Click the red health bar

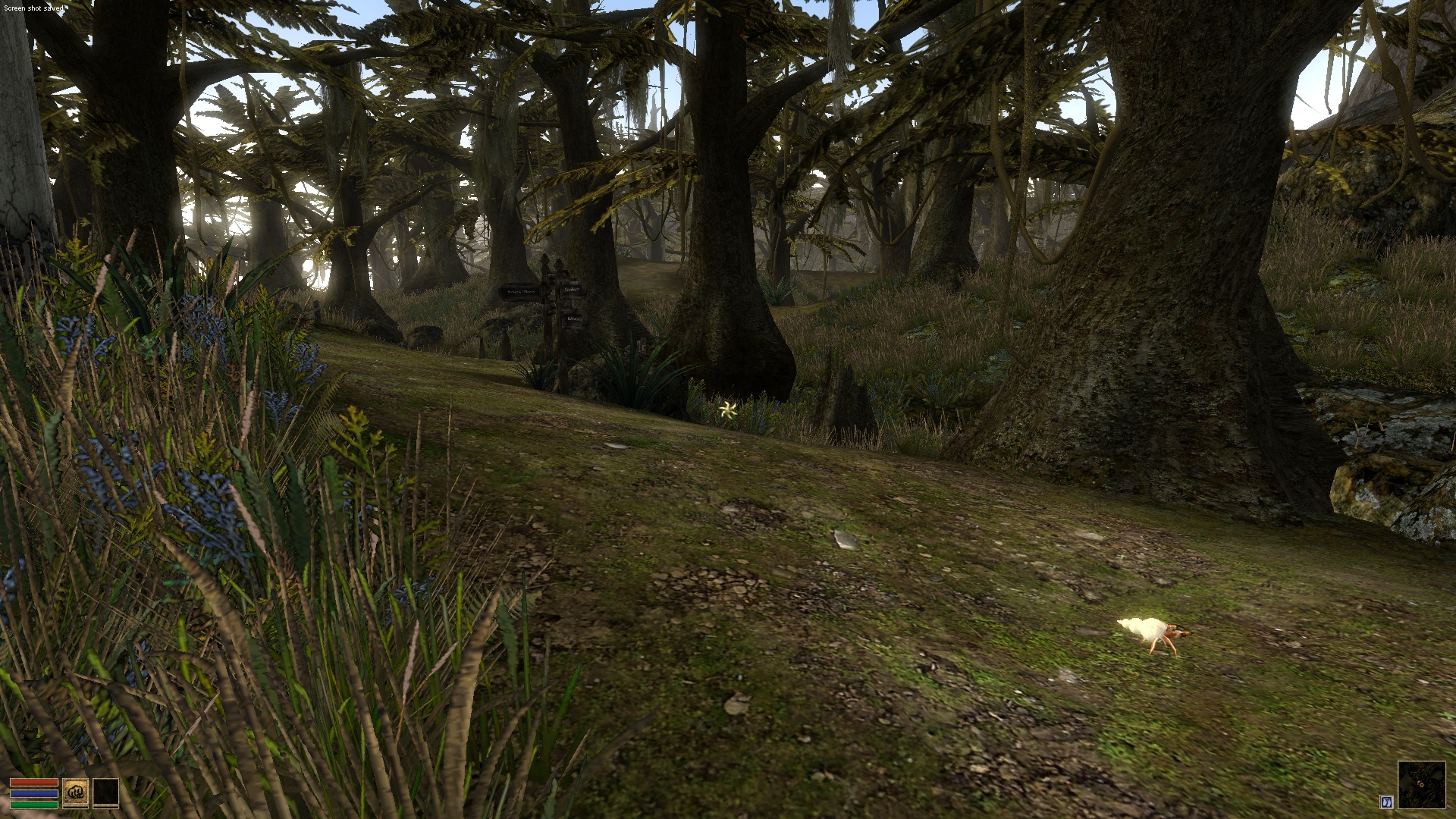click(34, 783)
